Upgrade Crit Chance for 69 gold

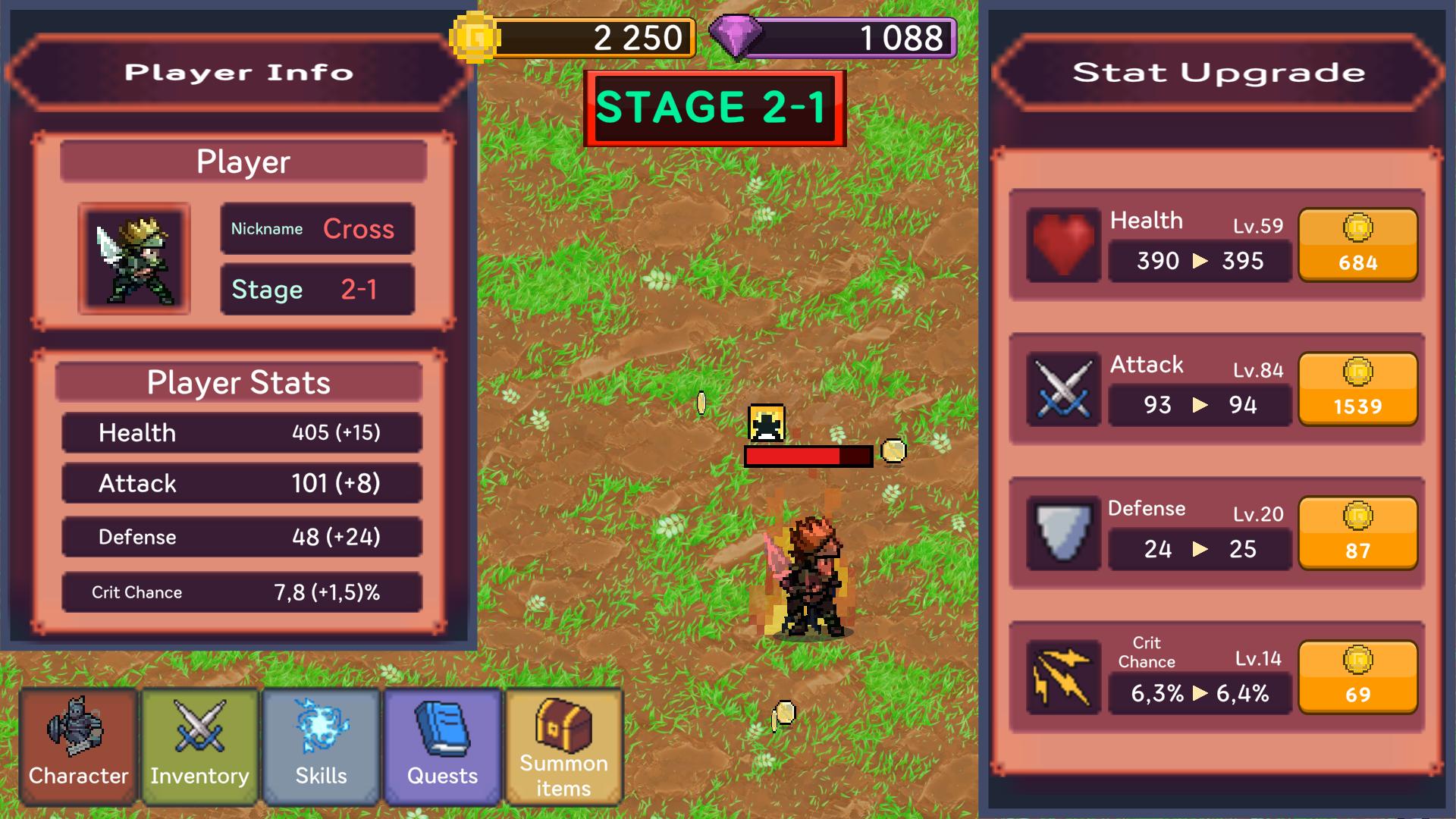[x=1357, y=677]
